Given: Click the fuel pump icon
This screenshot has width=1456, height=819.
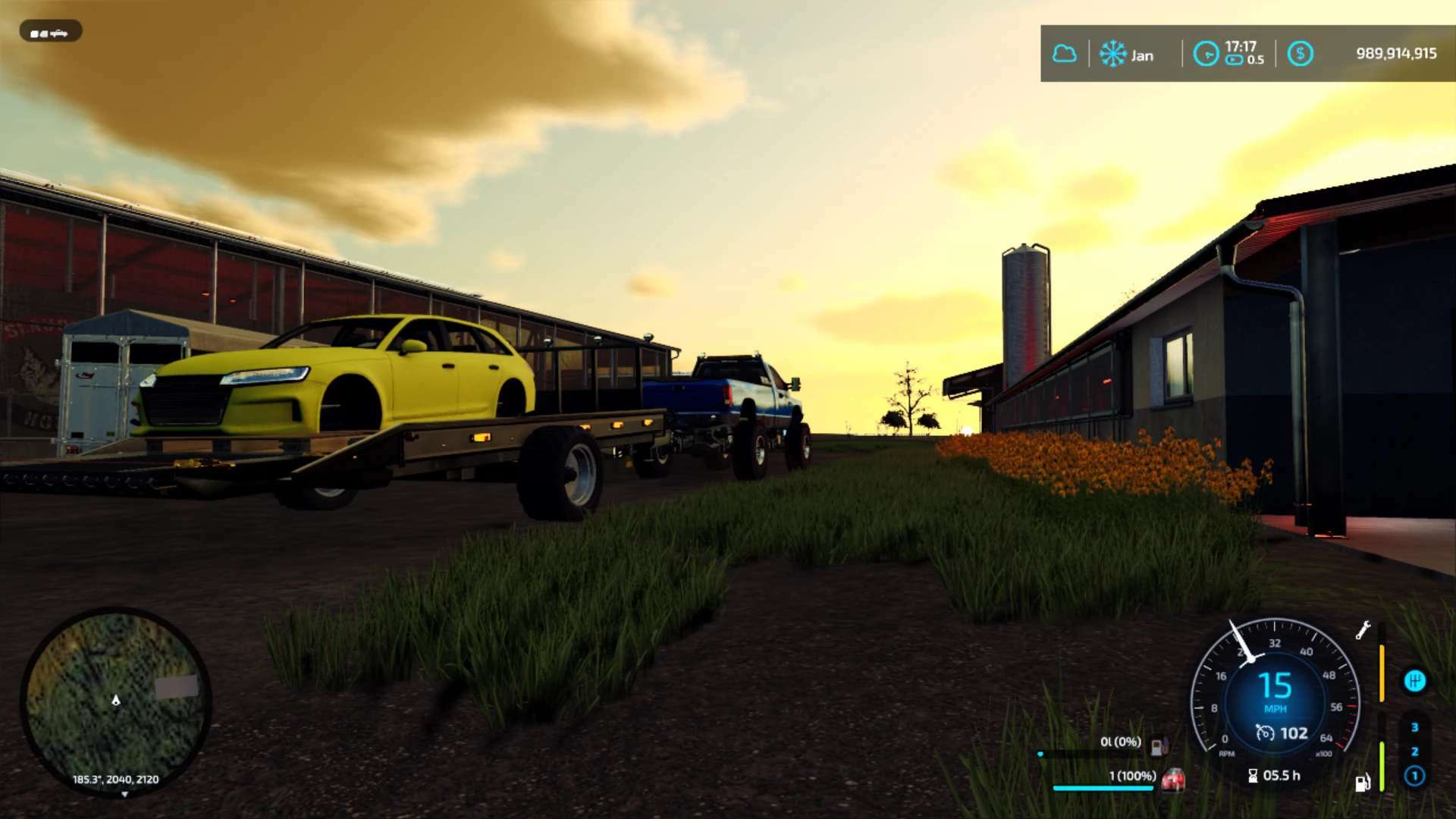Looking at the screenshot, I should click(1362, 783).
